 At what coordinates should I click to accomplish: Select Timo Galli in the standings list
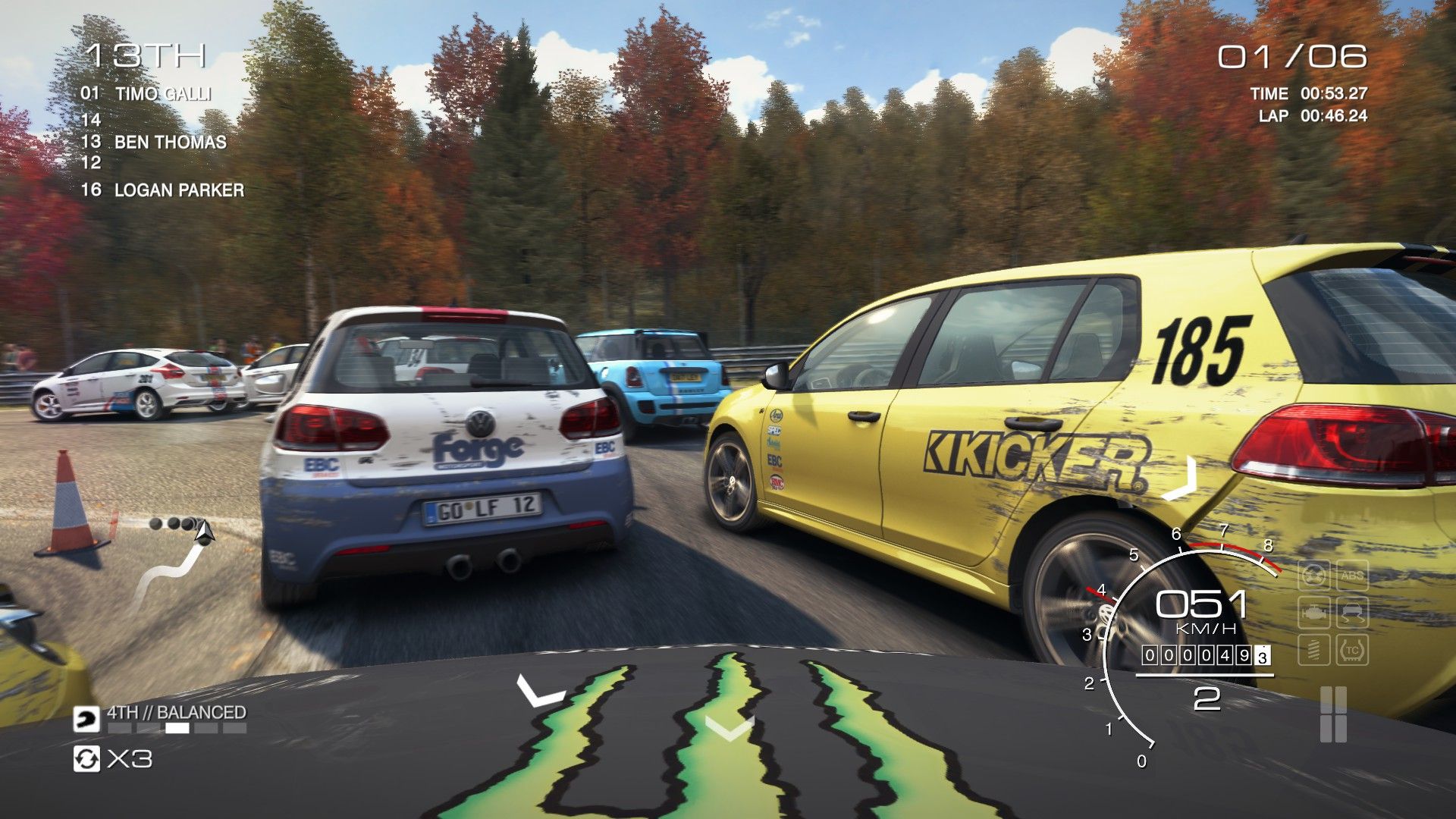point(162,94)
